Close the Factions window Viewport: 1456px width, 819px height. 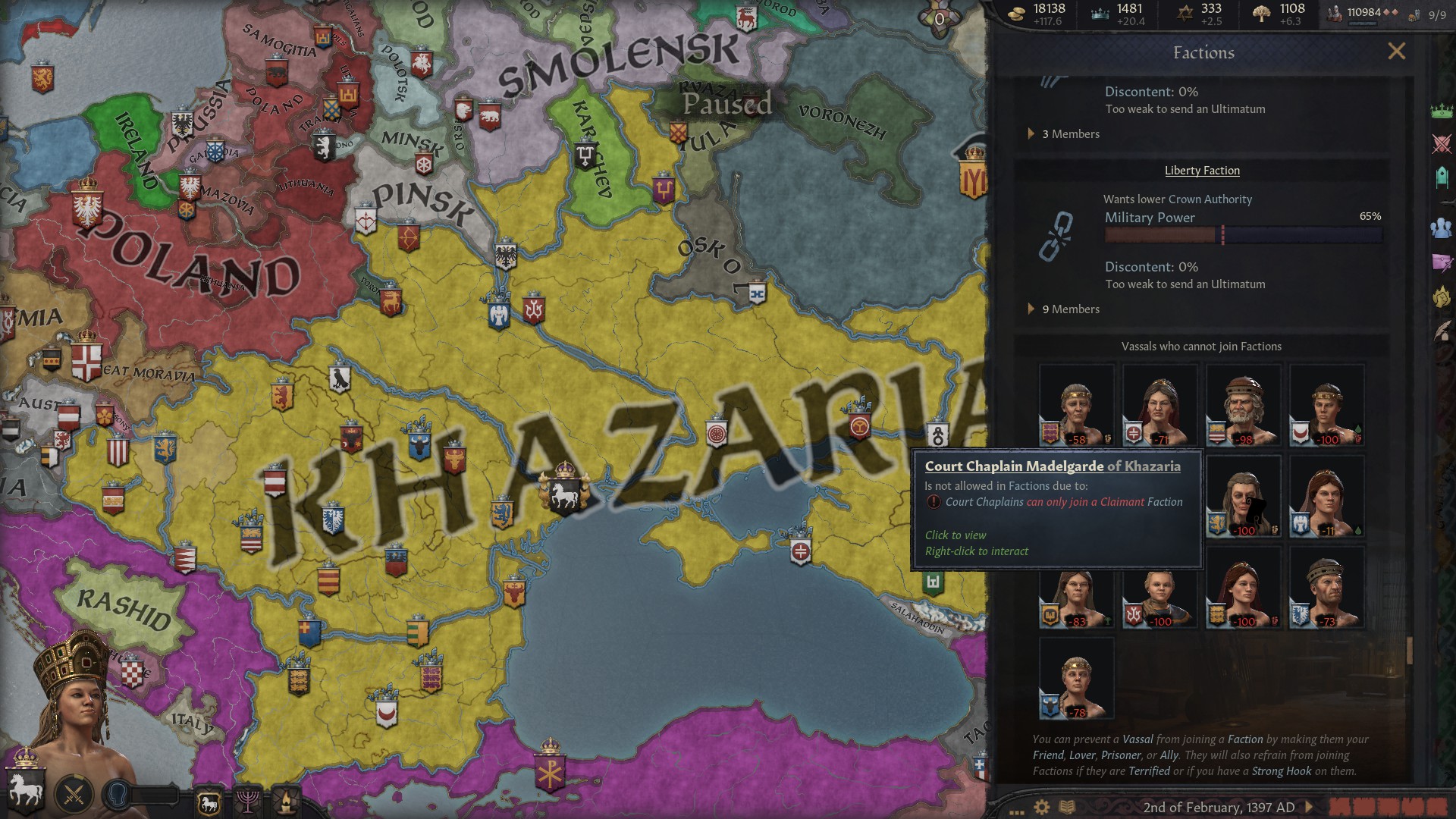pos(1398,51)
